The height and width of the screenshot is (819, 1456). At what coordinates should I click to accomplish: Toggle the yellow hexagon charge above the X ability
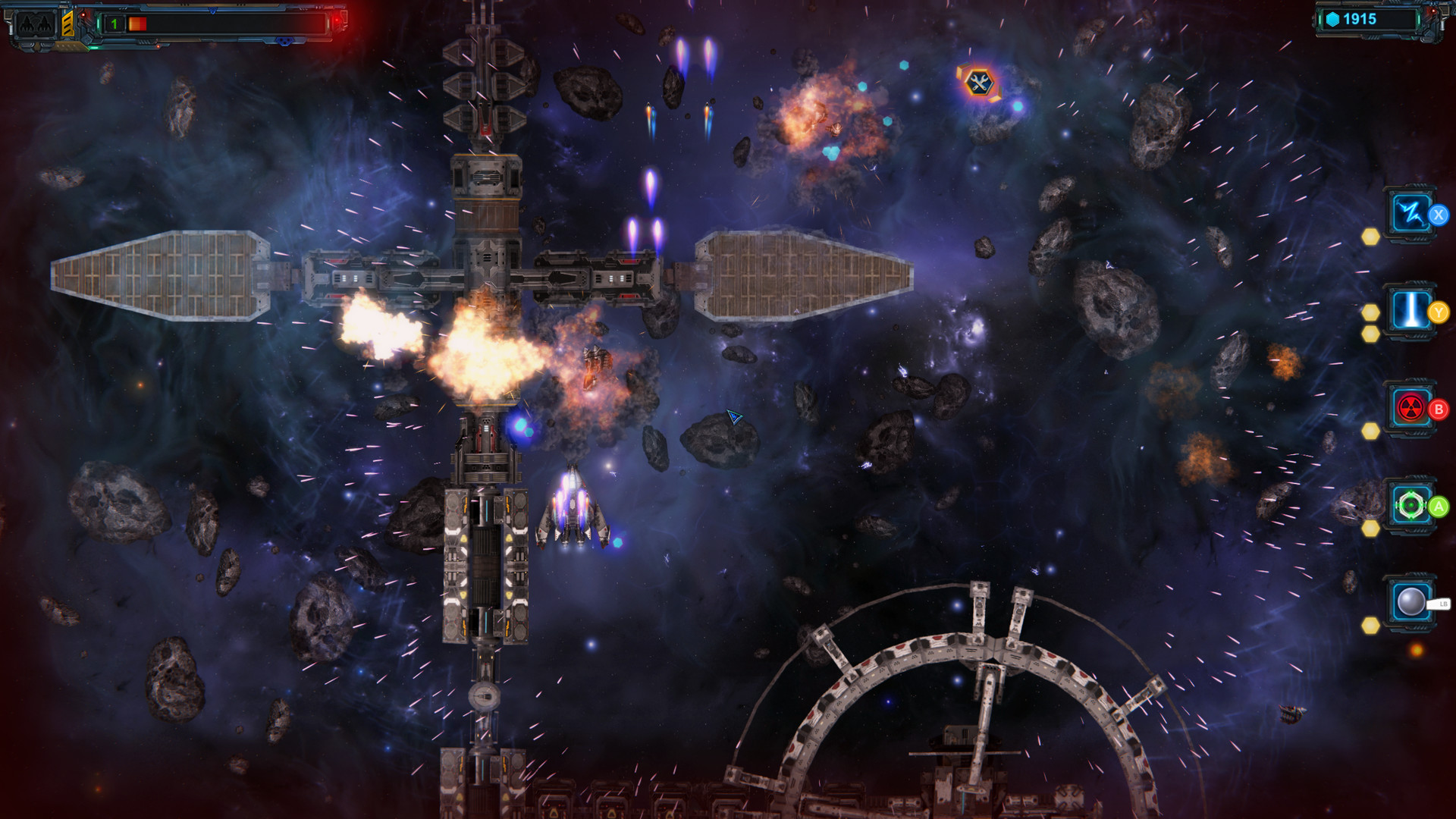(x=1370, y=237)
